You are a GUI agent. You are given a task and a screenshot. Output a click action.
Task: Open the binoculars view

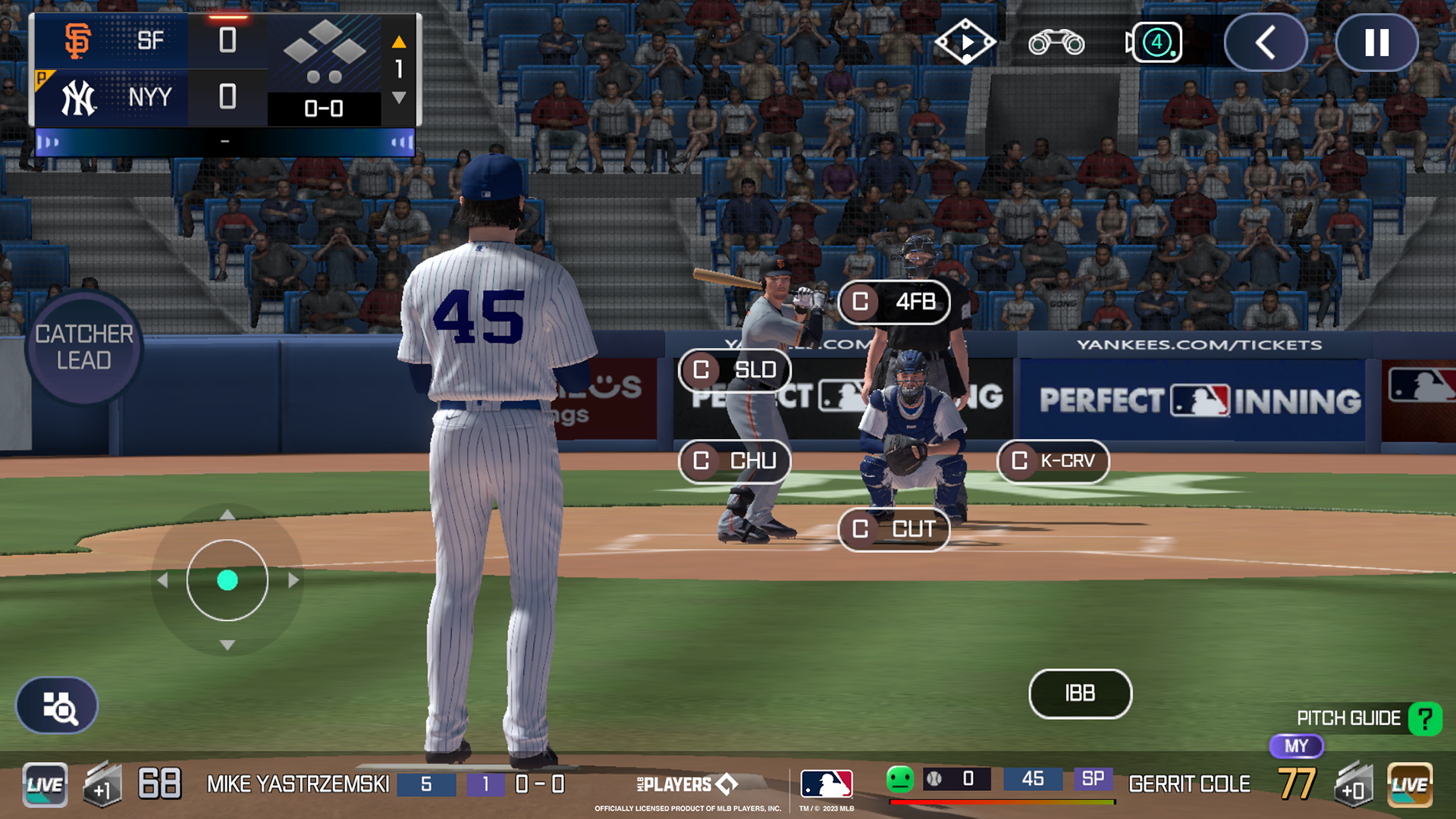point(1056,43)
